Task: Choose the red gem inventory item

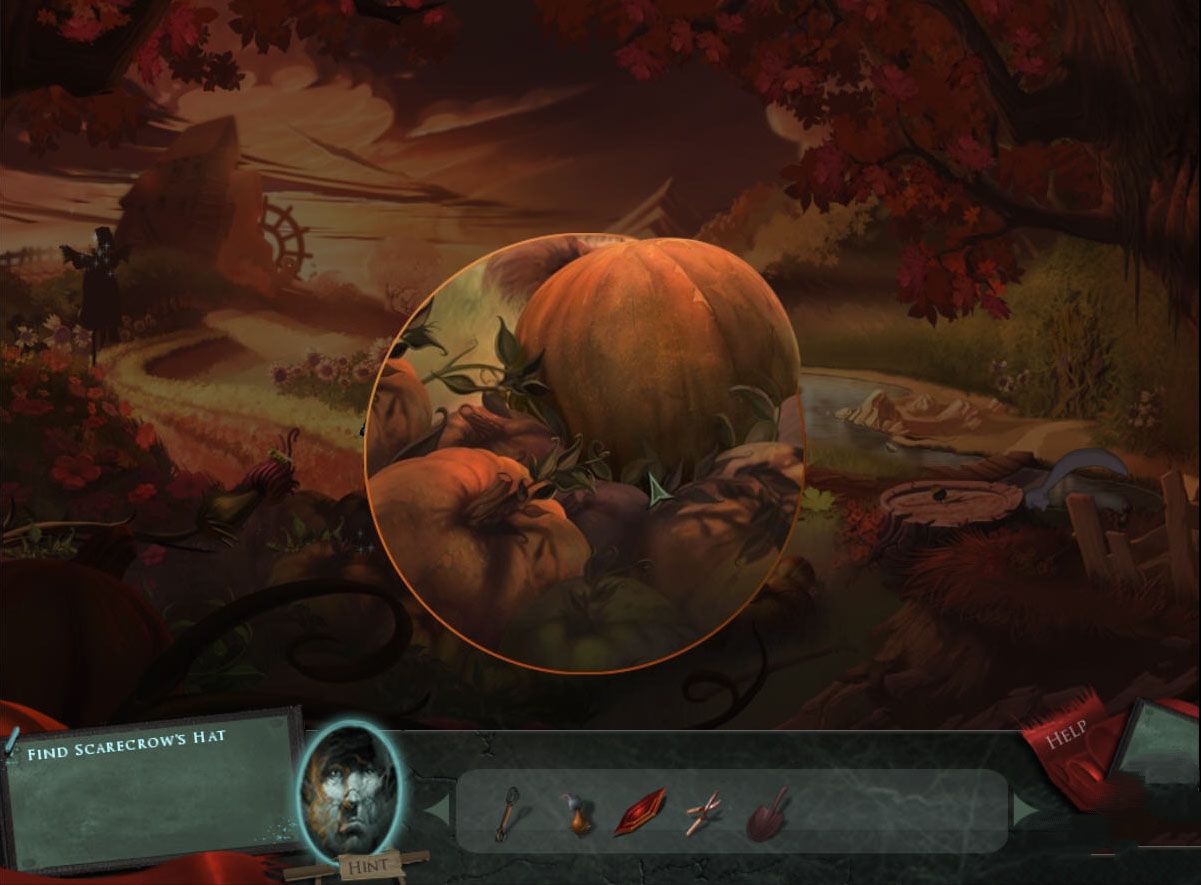Action: [639, 811]
